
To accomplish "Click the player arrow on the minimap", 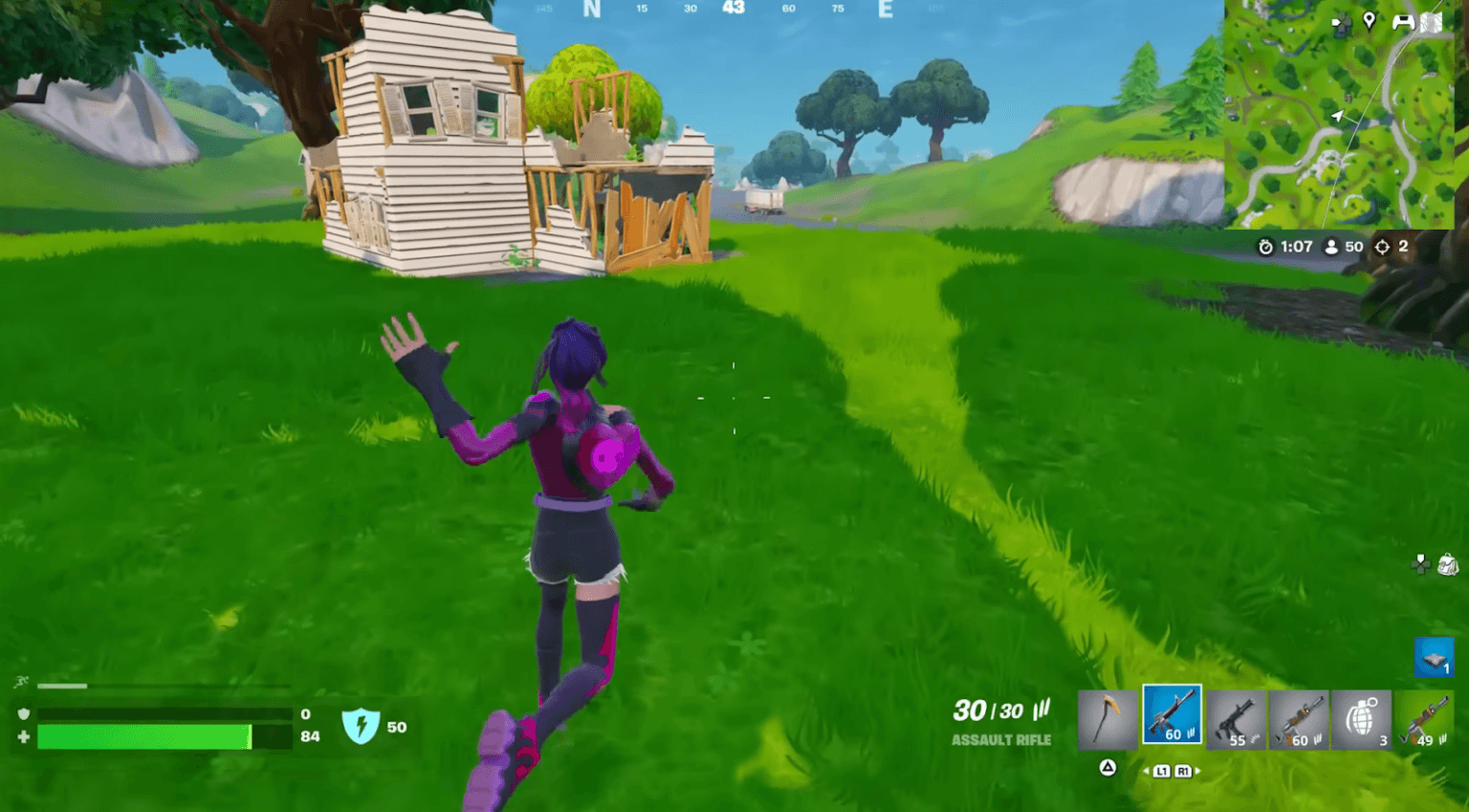I will click(1336, 116).
